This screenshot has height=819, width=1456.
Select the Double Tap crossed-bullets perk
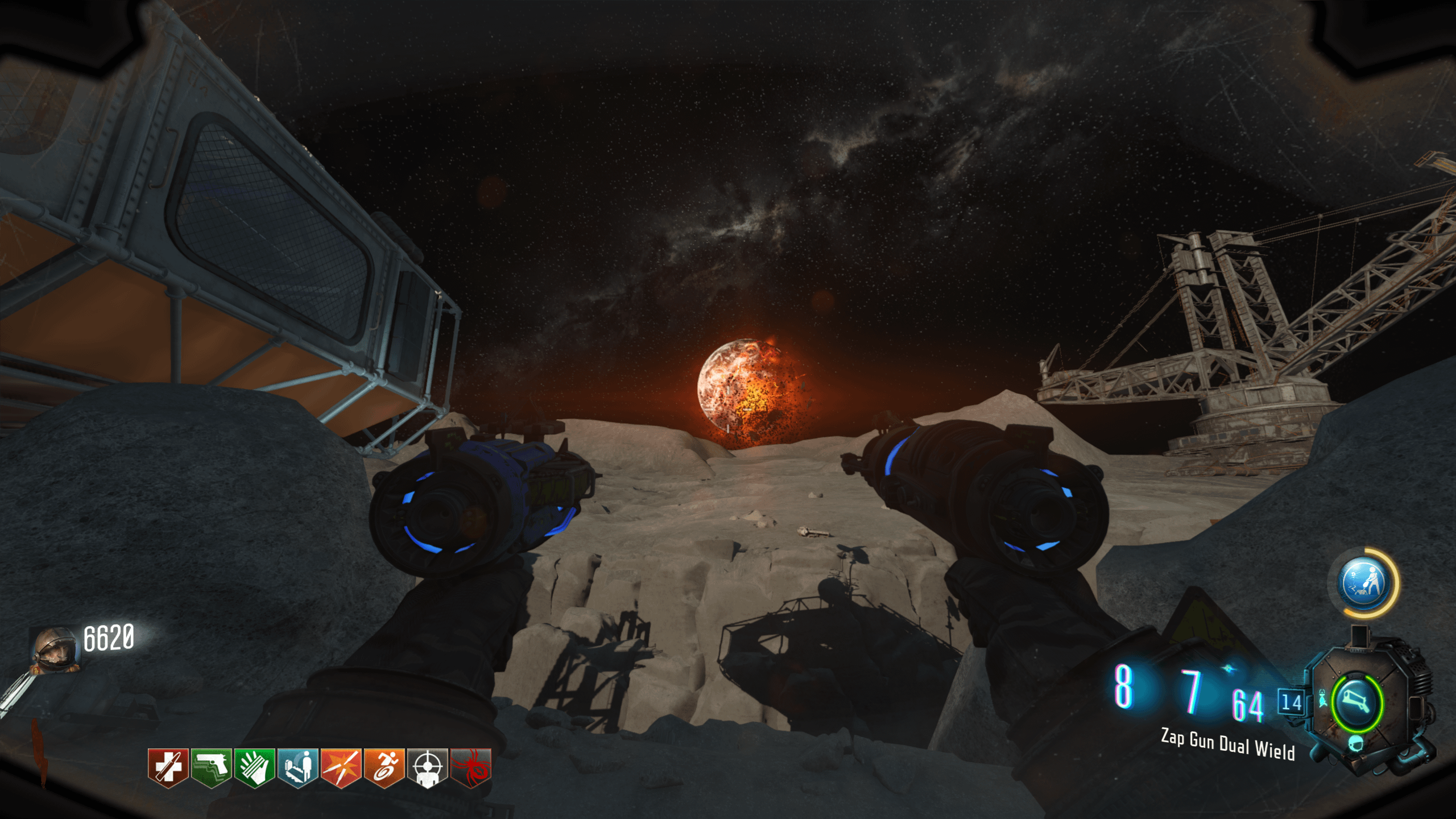[x=341, y=767]
